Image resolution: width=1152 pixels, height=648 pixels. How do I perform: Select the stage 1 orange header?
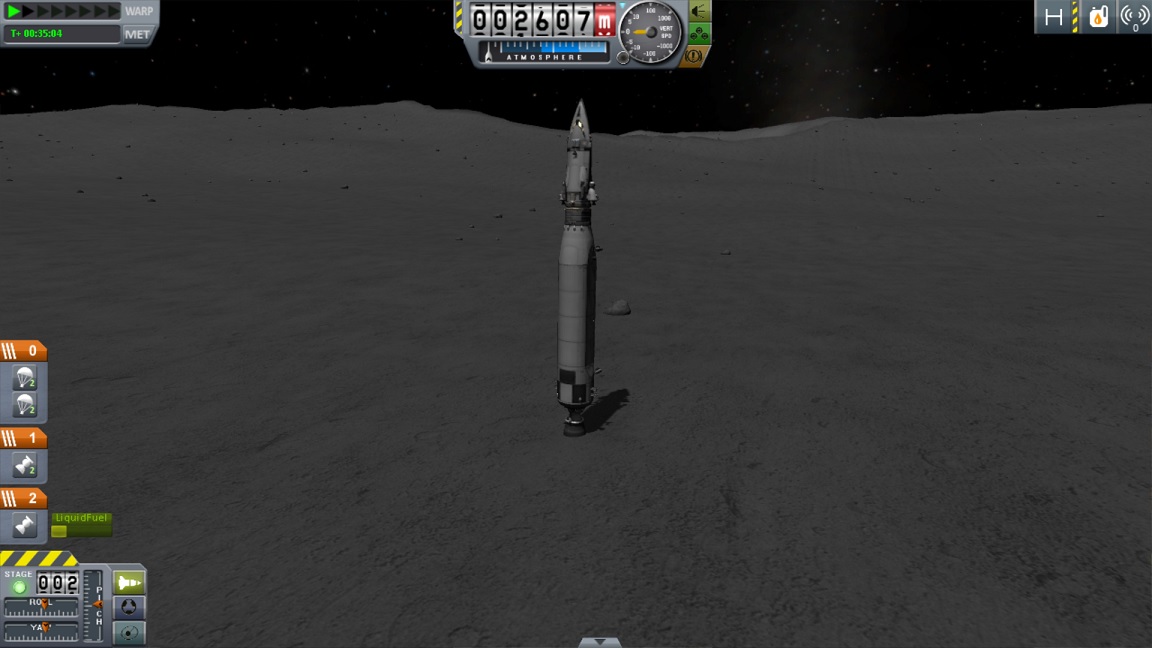(23, 438)
